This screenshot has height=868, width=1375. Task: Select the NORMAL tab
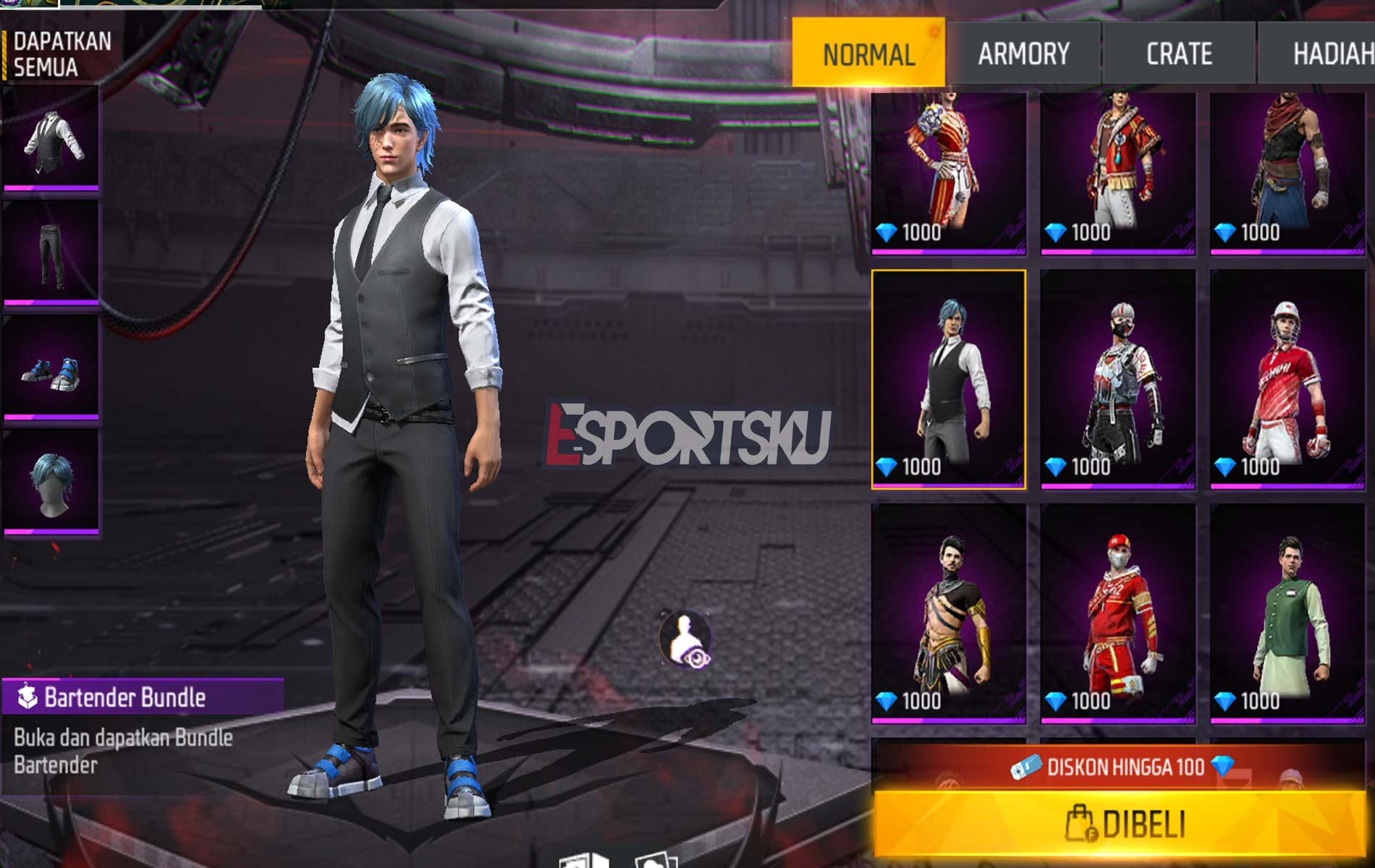tap(871, 52)
